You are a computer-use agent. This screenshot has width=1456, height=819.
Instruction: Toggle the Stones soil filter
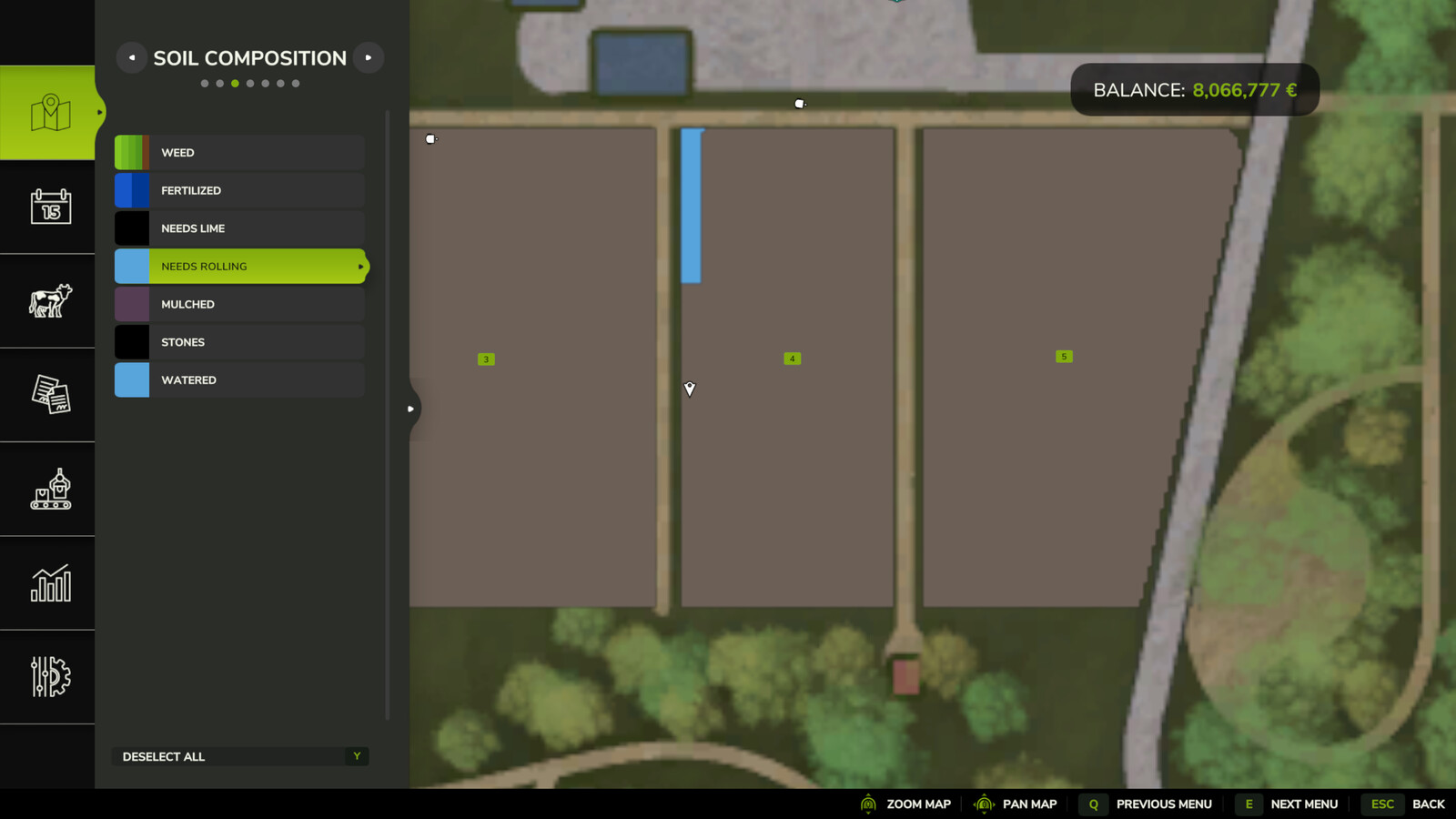239,342
